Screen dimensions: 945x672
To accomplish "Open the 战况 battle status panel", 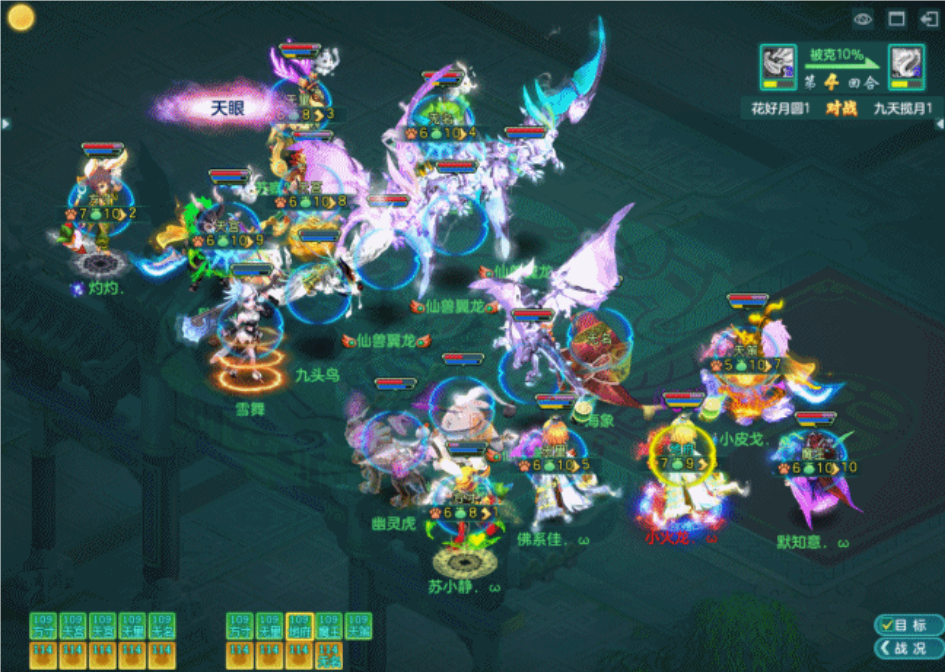I will coord(908,648).
